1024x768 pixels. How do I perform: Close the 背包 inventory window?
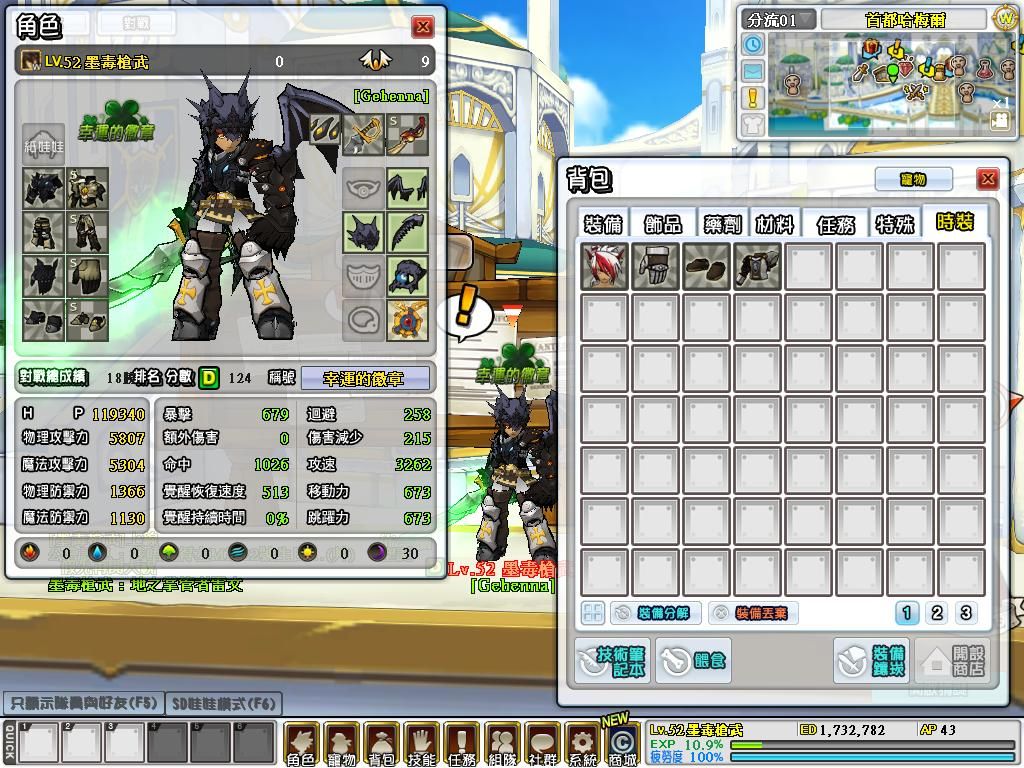tap(988, 179)
